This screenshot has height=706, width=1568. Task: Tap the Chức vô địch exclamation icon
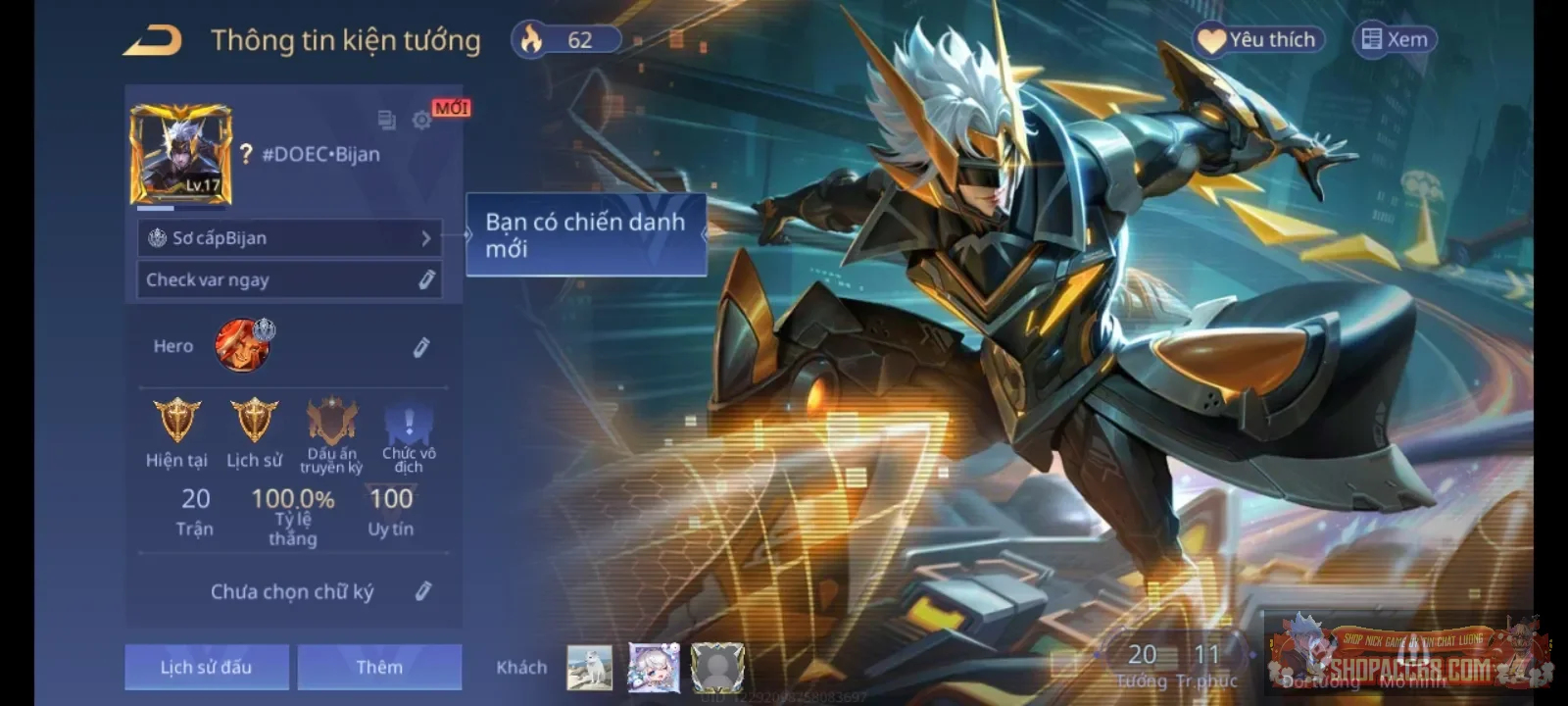coord(408,422)
